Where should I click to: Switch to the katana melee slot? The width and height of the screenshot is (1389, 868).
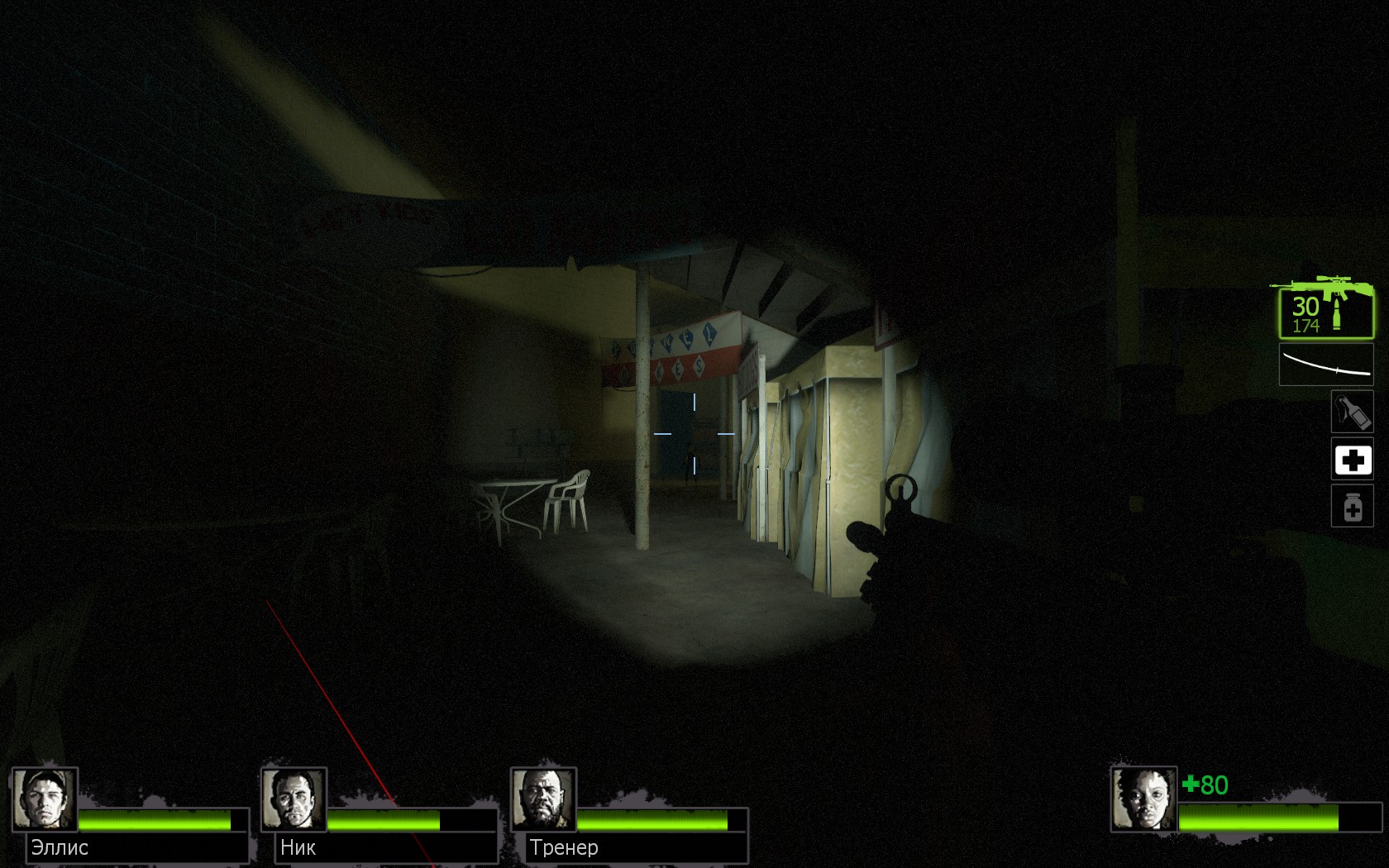coord(1325,365)
